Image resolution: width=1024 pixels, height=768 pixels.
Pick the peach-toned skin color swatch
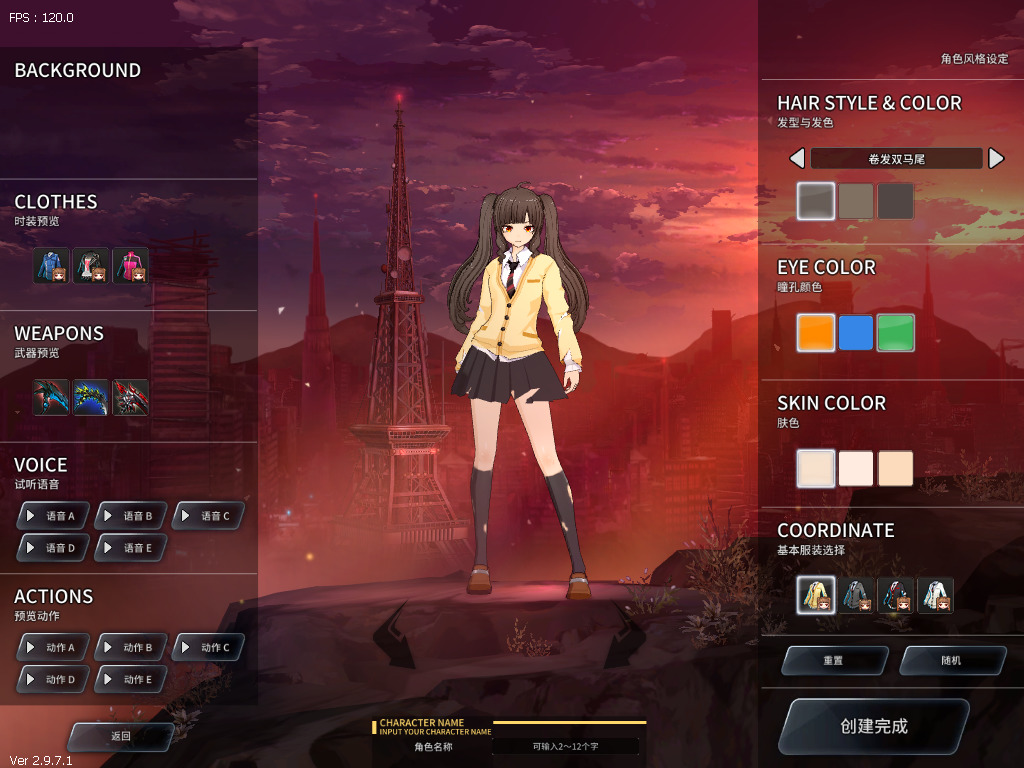(896, 468)
